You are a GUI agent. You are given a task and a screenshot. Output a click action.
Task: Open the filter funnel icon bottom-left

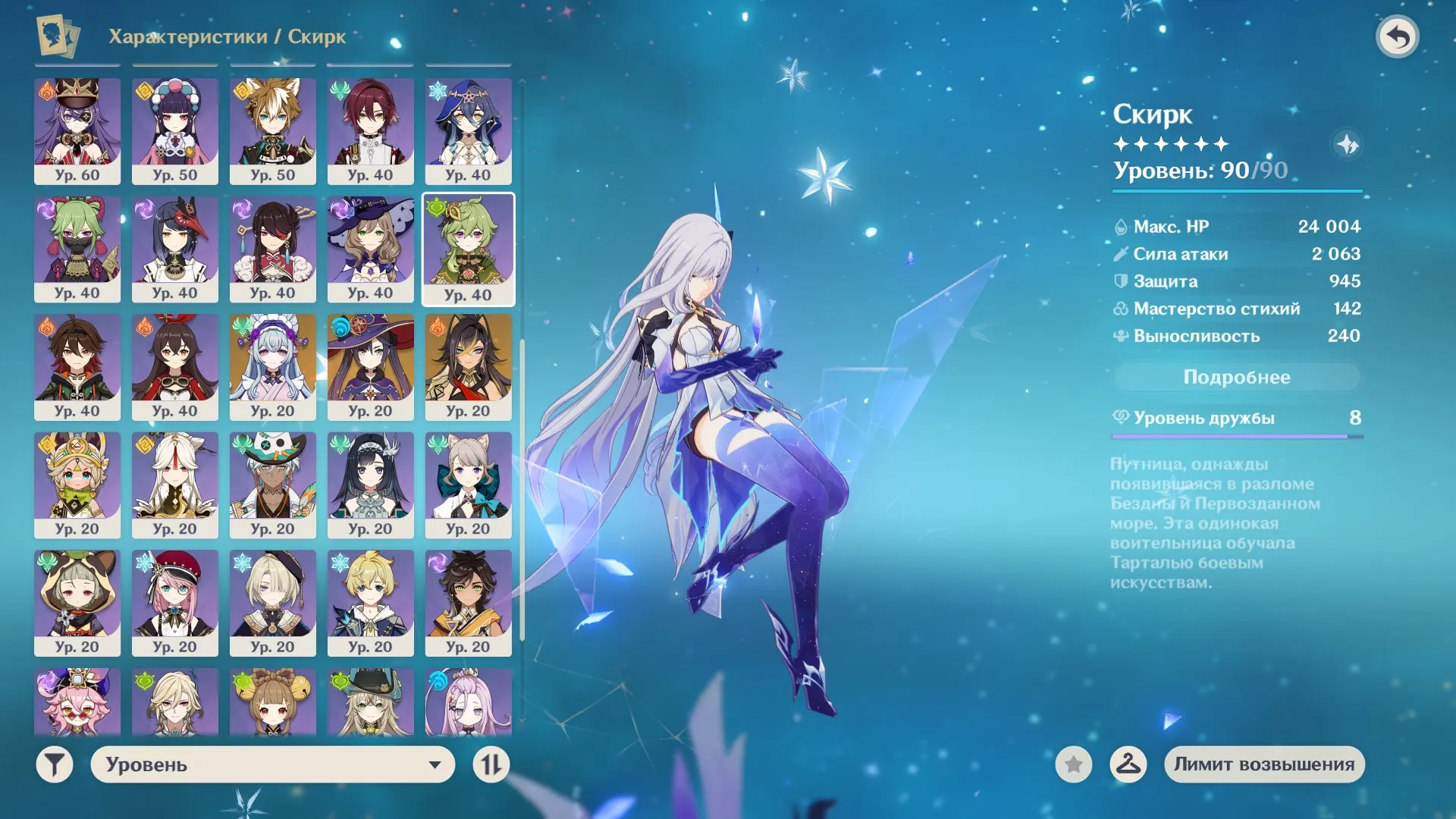(53, 764)
